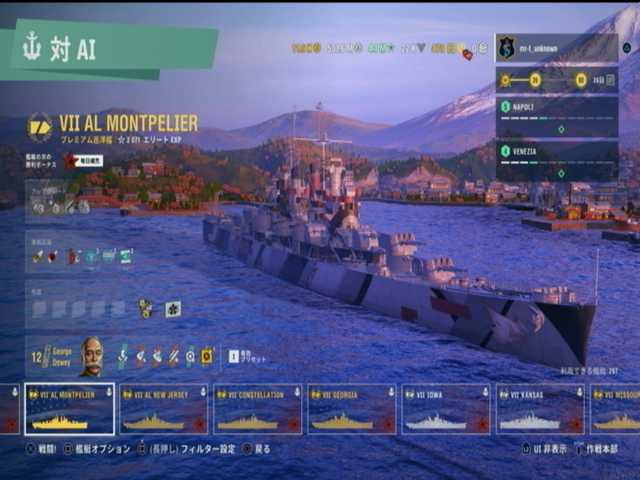Open commander George Dewey's portrait

[x=91, y=355]
